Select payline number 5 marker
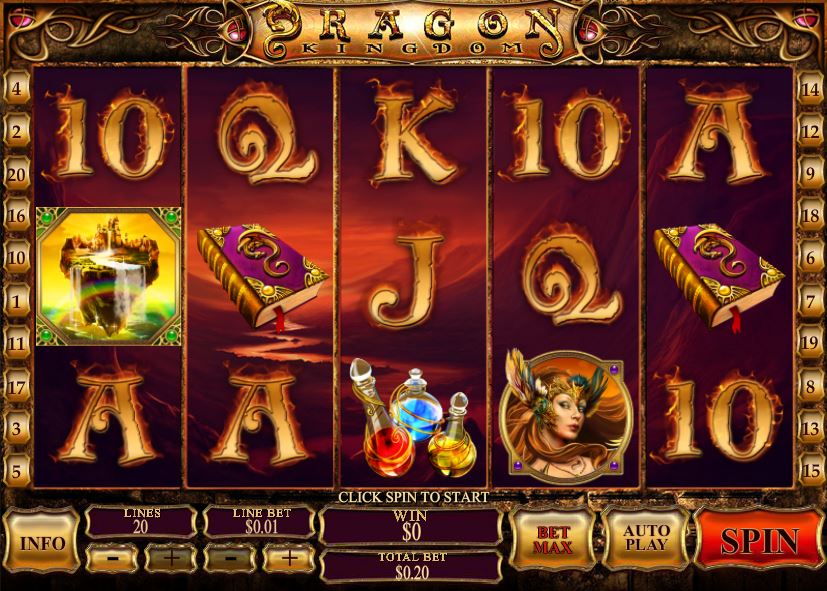The width and height of the screenshot is (827, 591). click(x=17, y=469)
